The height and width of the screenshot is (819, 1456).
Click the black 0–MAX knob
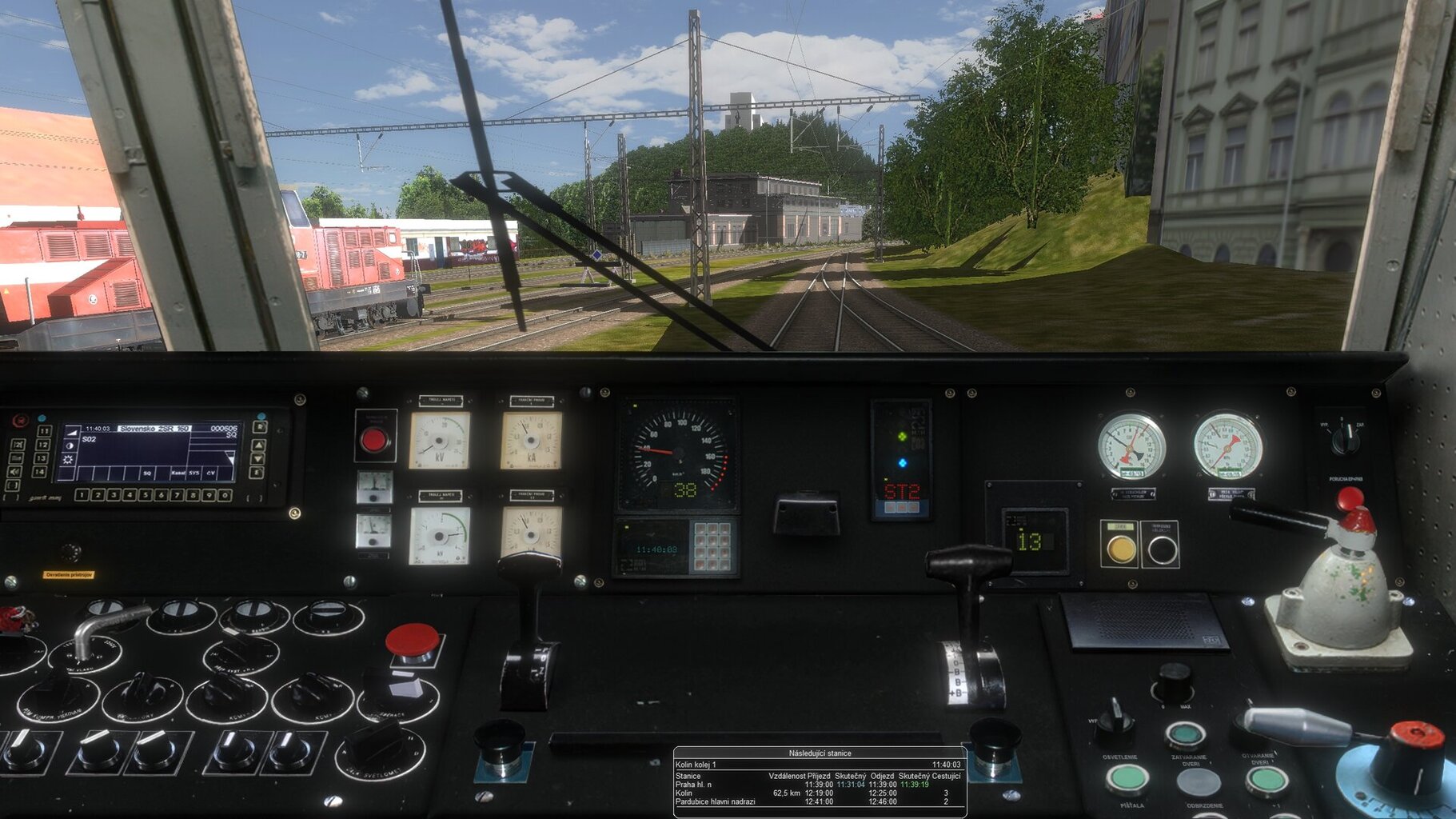(1174, 681)
